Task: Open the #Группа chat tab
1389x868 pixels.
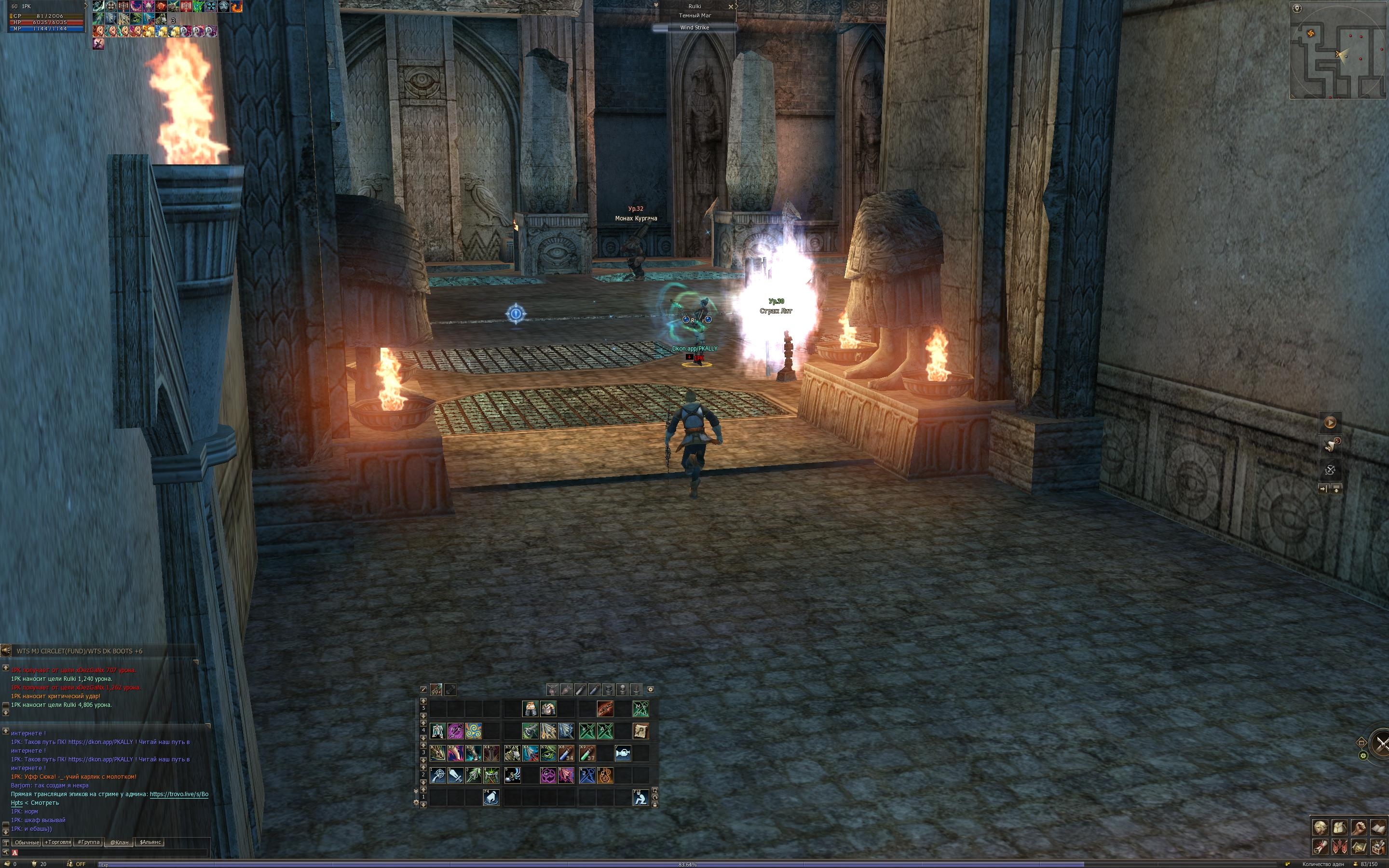Action: pos(89,842)
